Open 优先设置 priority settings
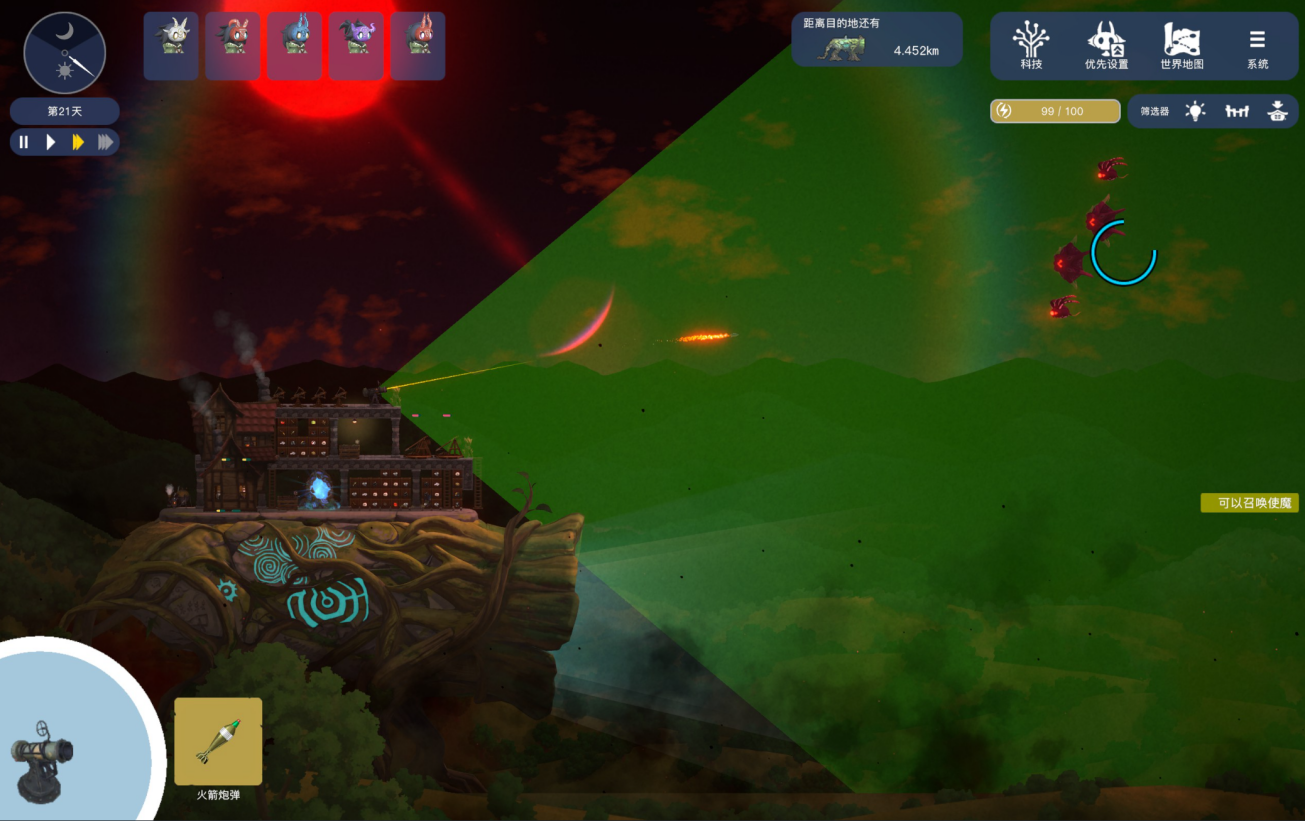1305x821 pixels. tap(1106, 46)
